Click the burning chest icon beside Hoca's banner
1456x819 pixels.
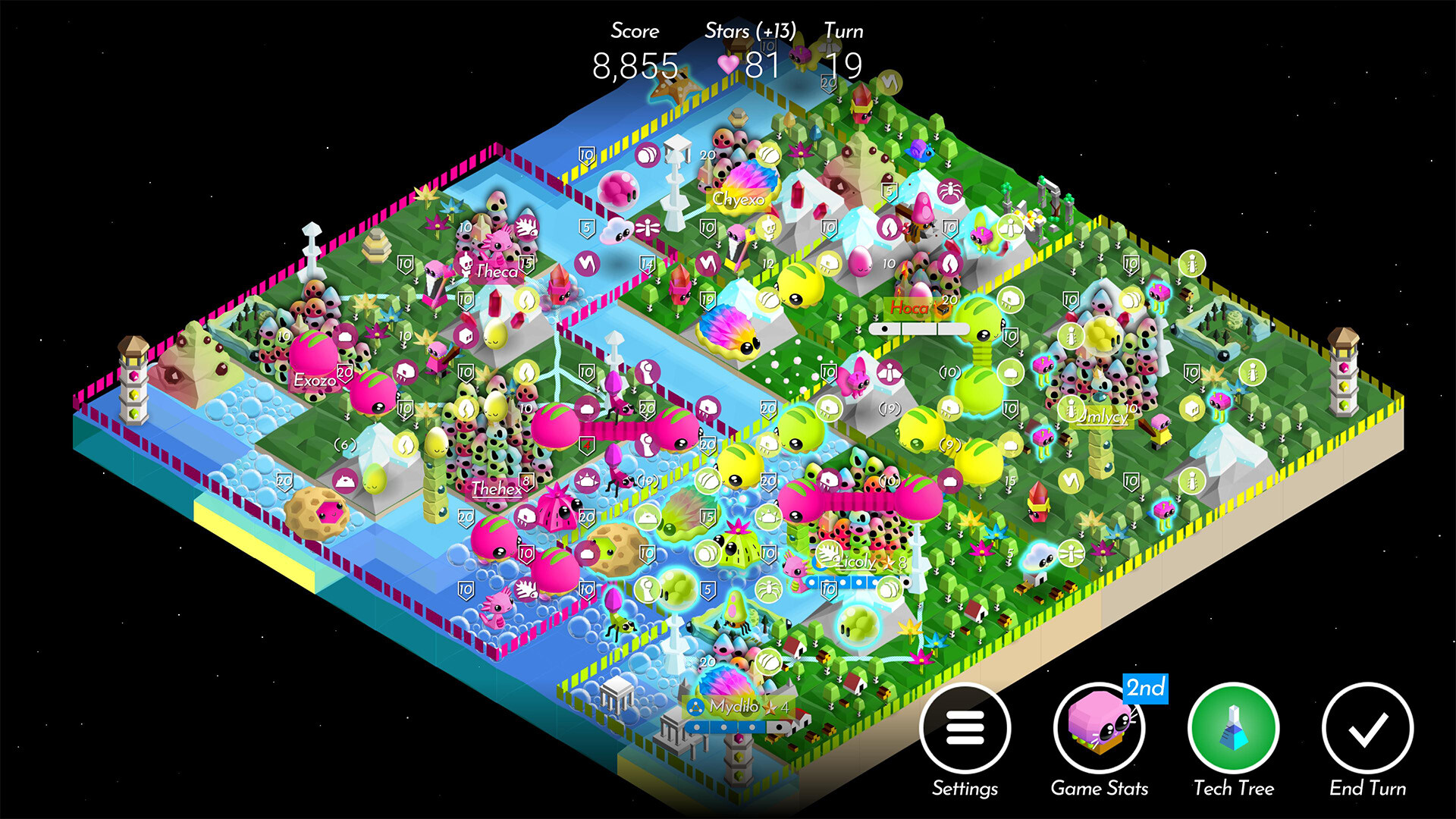(x=943, y=310)
